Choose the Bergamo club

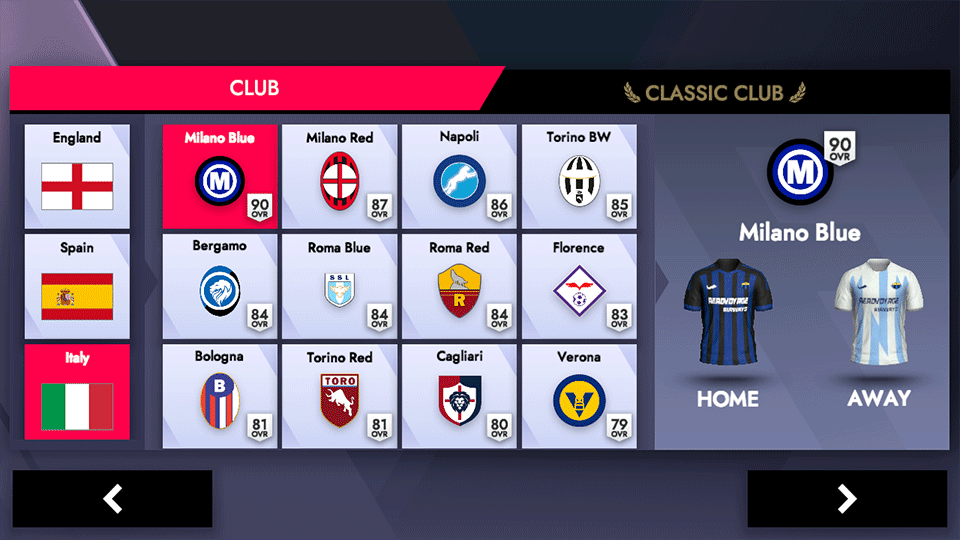point(220,286)
